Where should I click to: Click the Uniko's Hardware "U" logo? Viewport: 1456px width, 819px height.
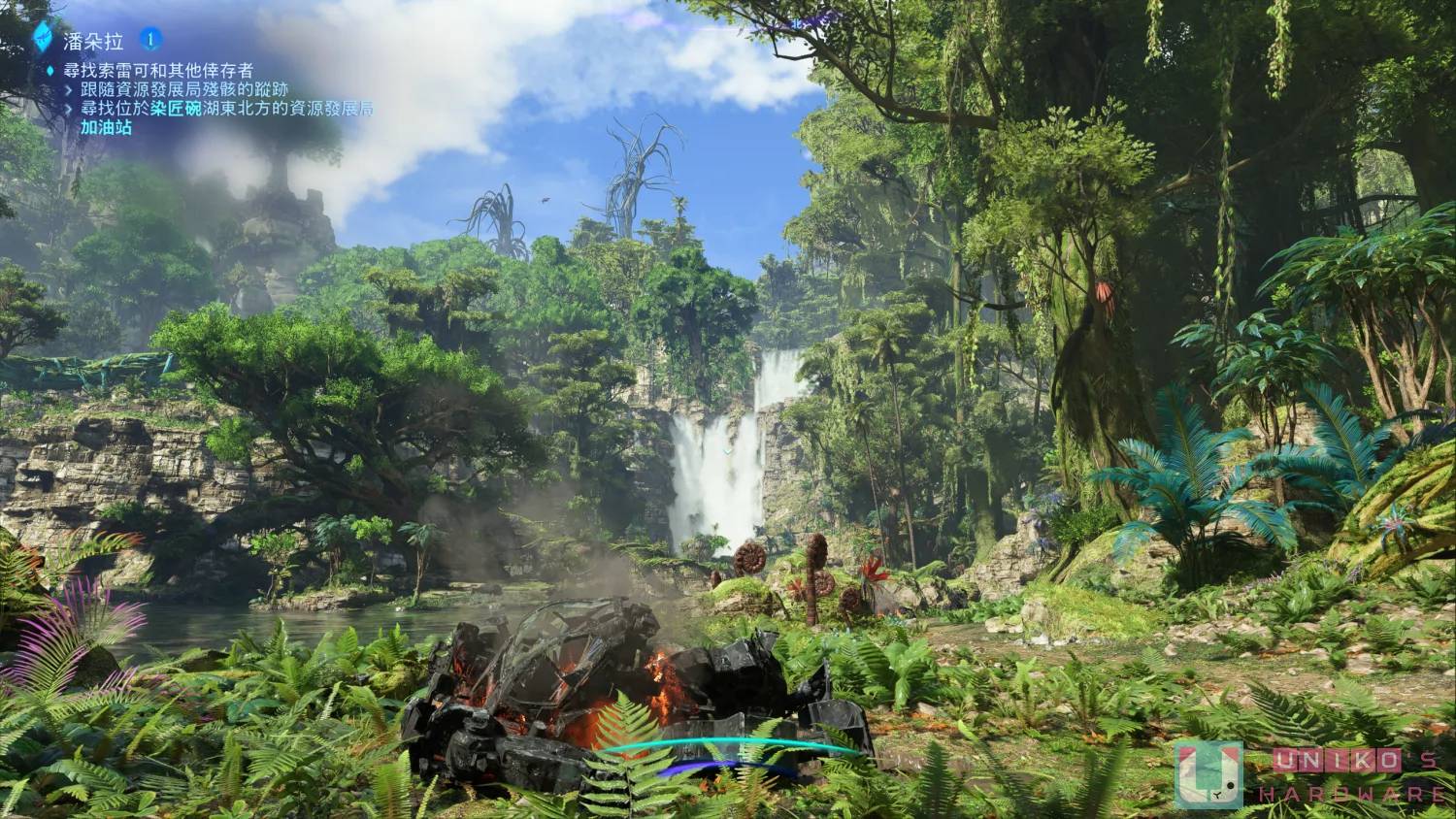tap(1208, 774)
